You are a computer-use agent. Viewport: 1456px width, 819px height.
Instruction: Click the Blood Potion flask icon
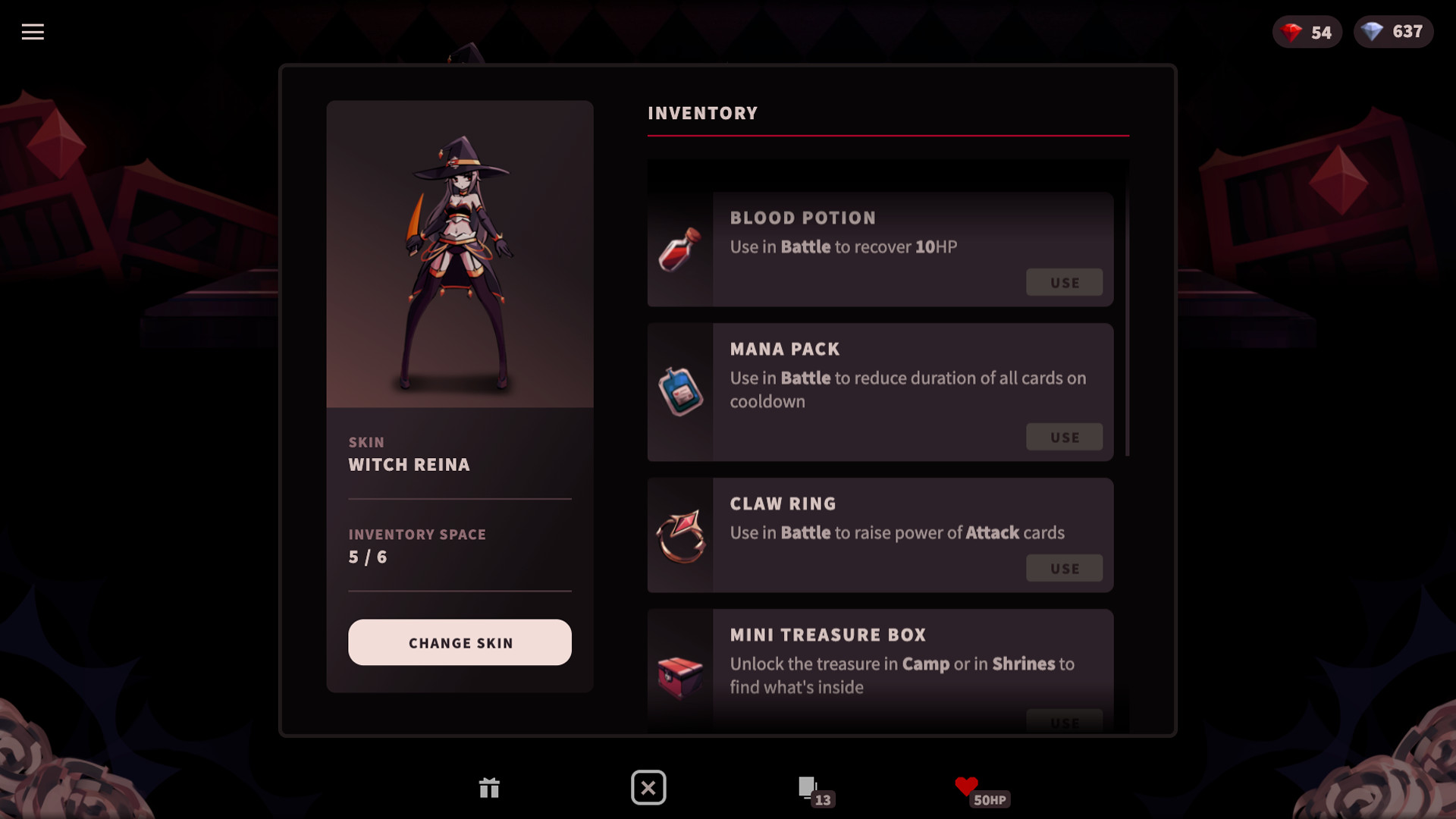click(680, 248)
